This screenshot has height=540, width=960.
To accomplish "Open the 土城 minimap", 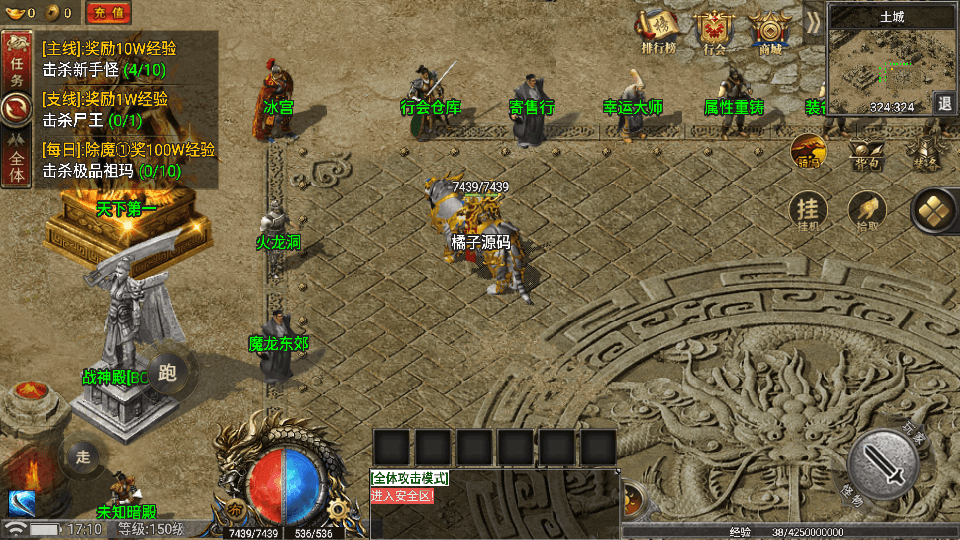I will (x=881, y=60).
